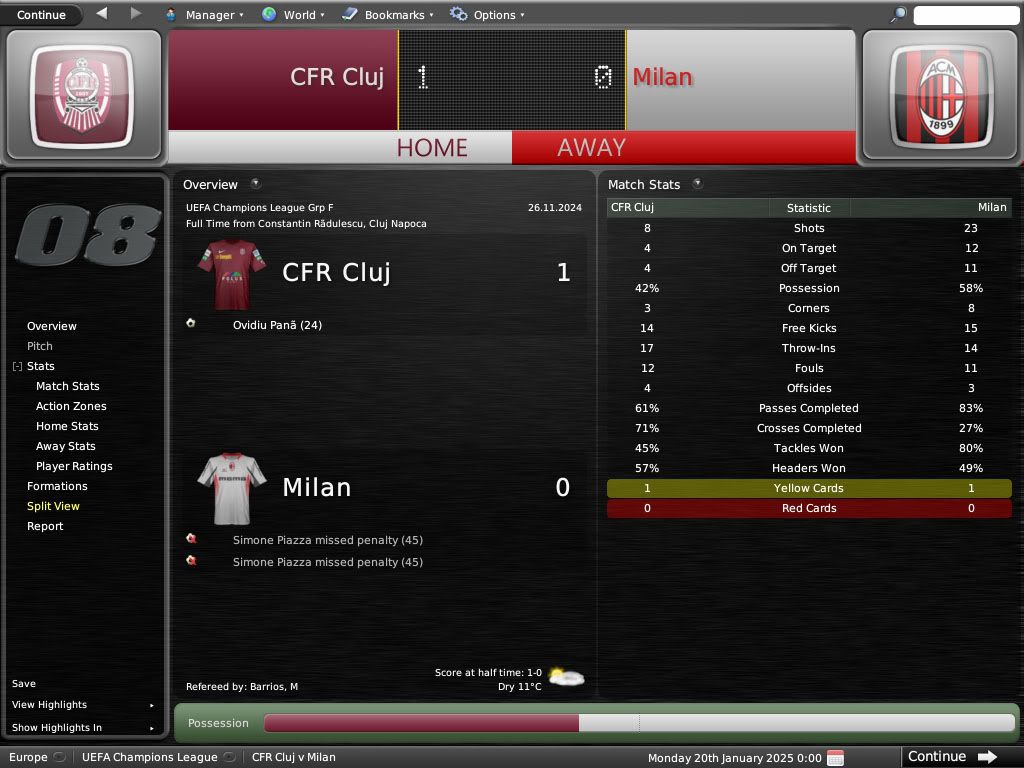This screenshot has height=768, width=1024.
Task: Click the search text field
Action: [964, 15]
